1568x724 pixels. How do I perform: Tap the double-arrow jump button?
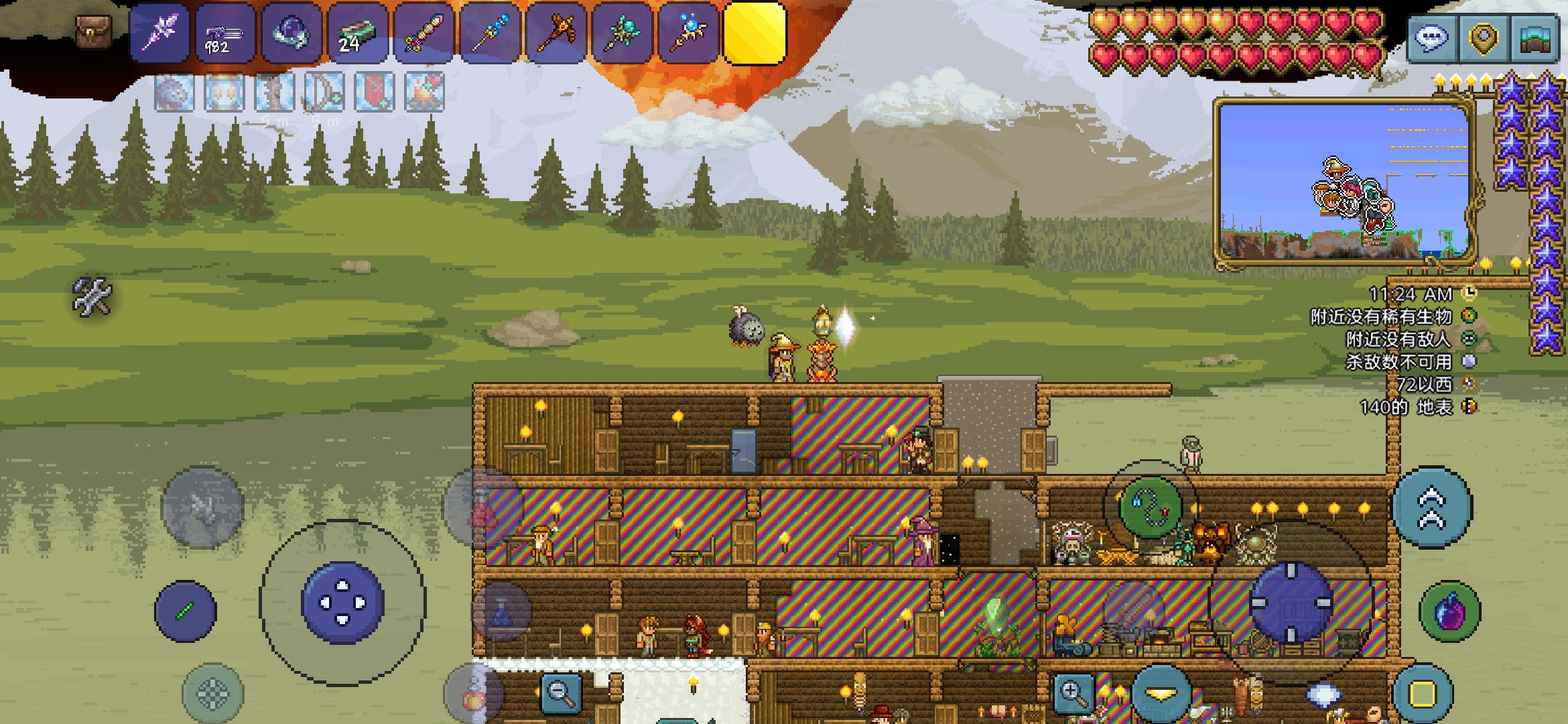[1431, 507]
